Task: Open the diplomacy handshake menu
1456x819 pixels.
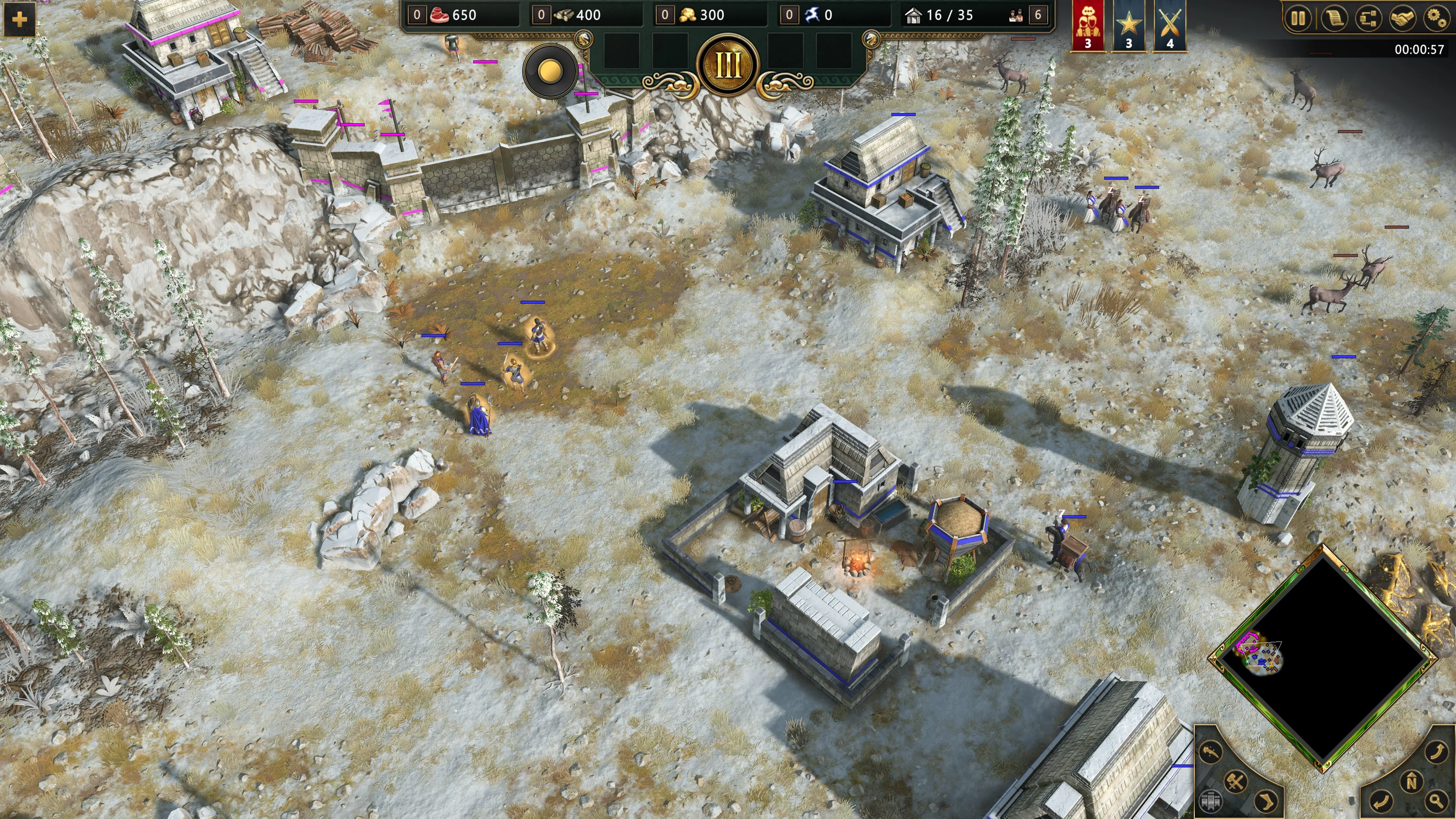Action: click(1402, 19)
